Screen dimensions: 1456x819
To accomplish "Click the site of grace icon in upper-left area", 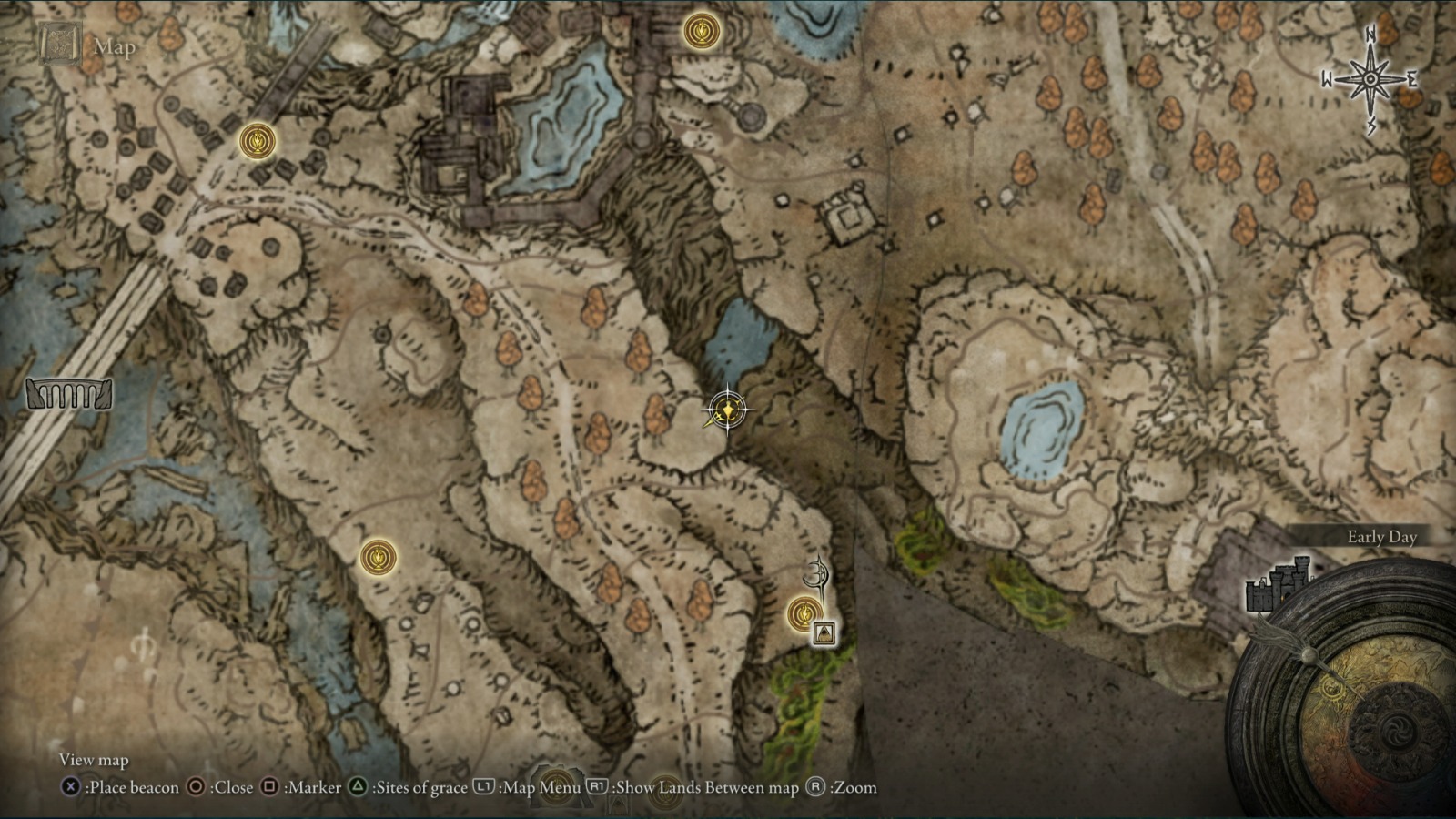I will [258, 139].
